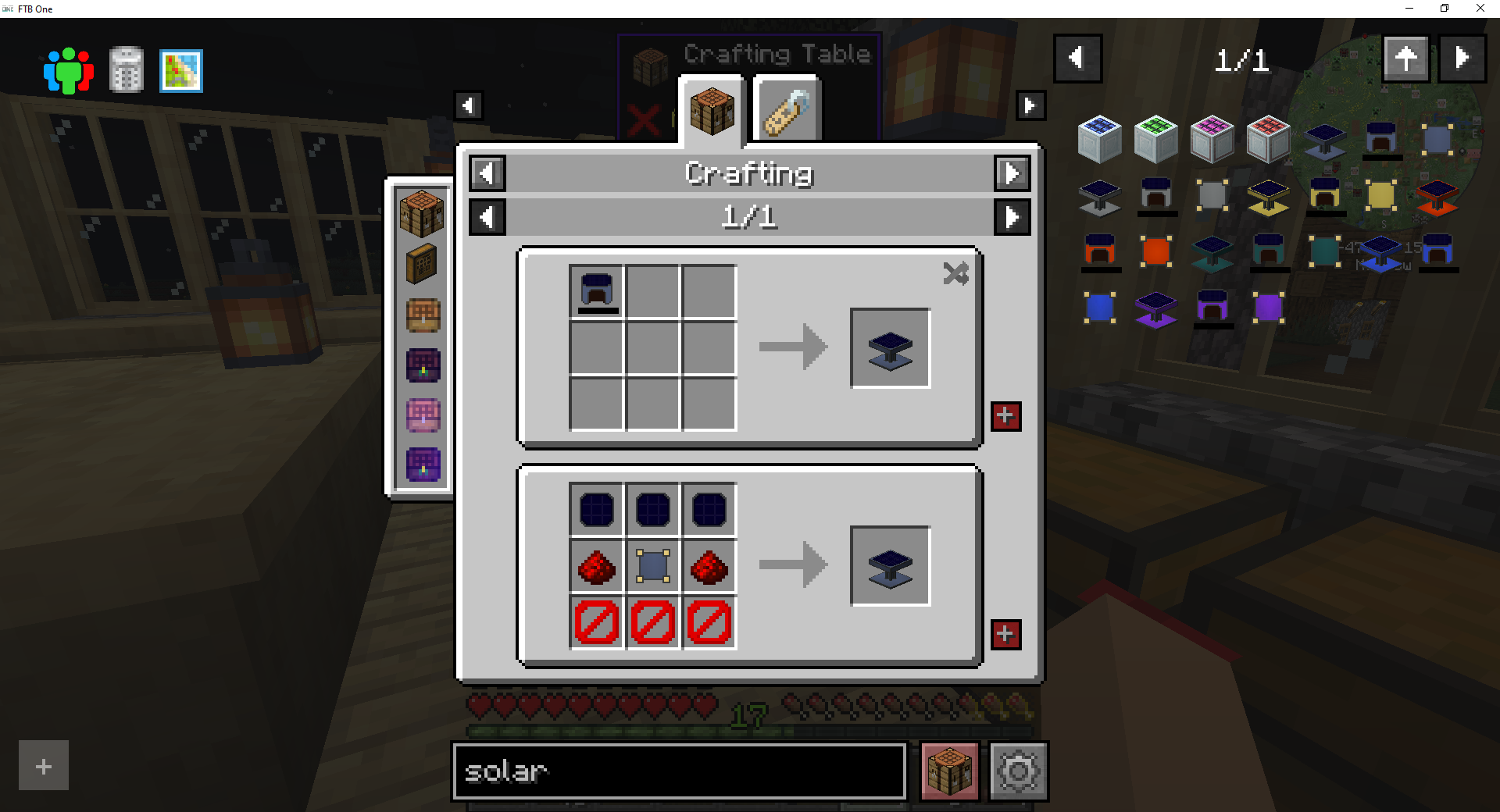The image size is (1500, 812).
Task: Bookmark the bottom recipe with its plus button
Action: 1005,636
